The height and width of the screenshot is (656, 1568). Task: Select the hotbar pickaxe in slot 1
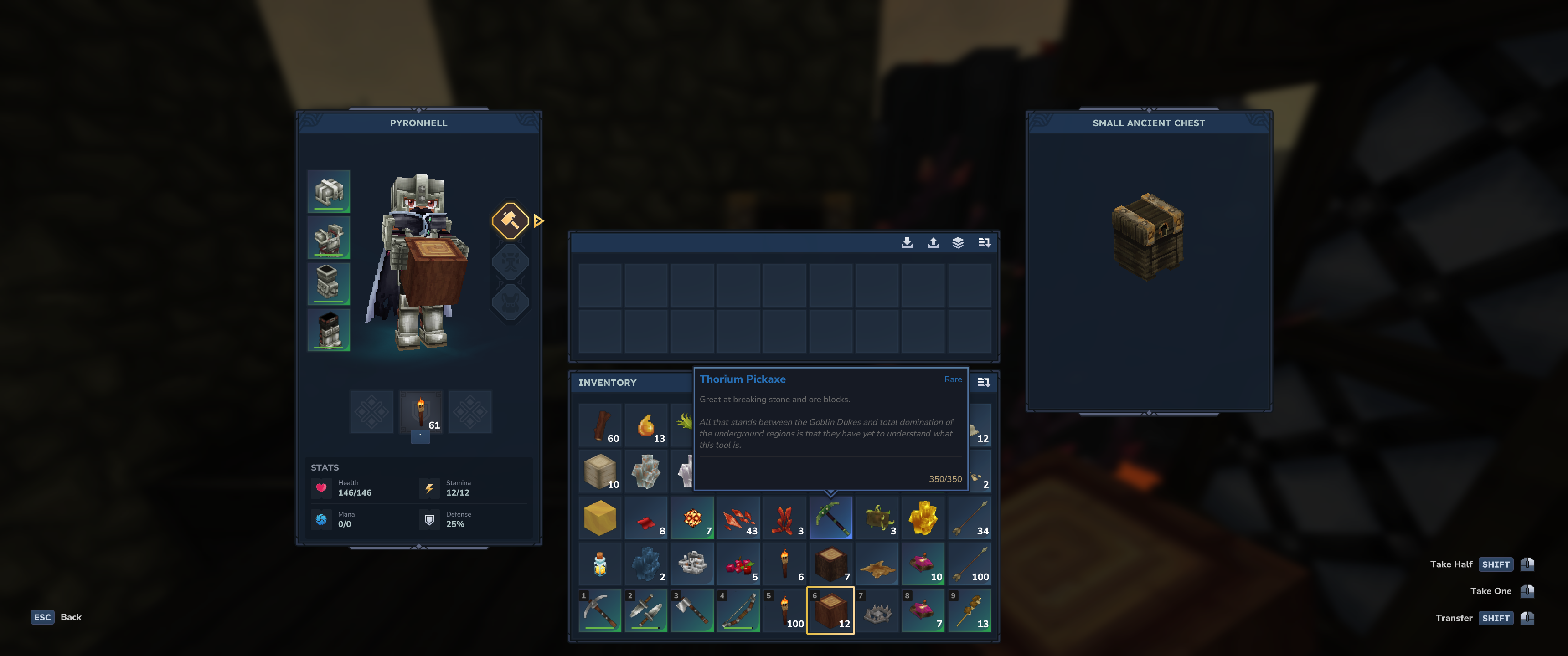(599, 610)
